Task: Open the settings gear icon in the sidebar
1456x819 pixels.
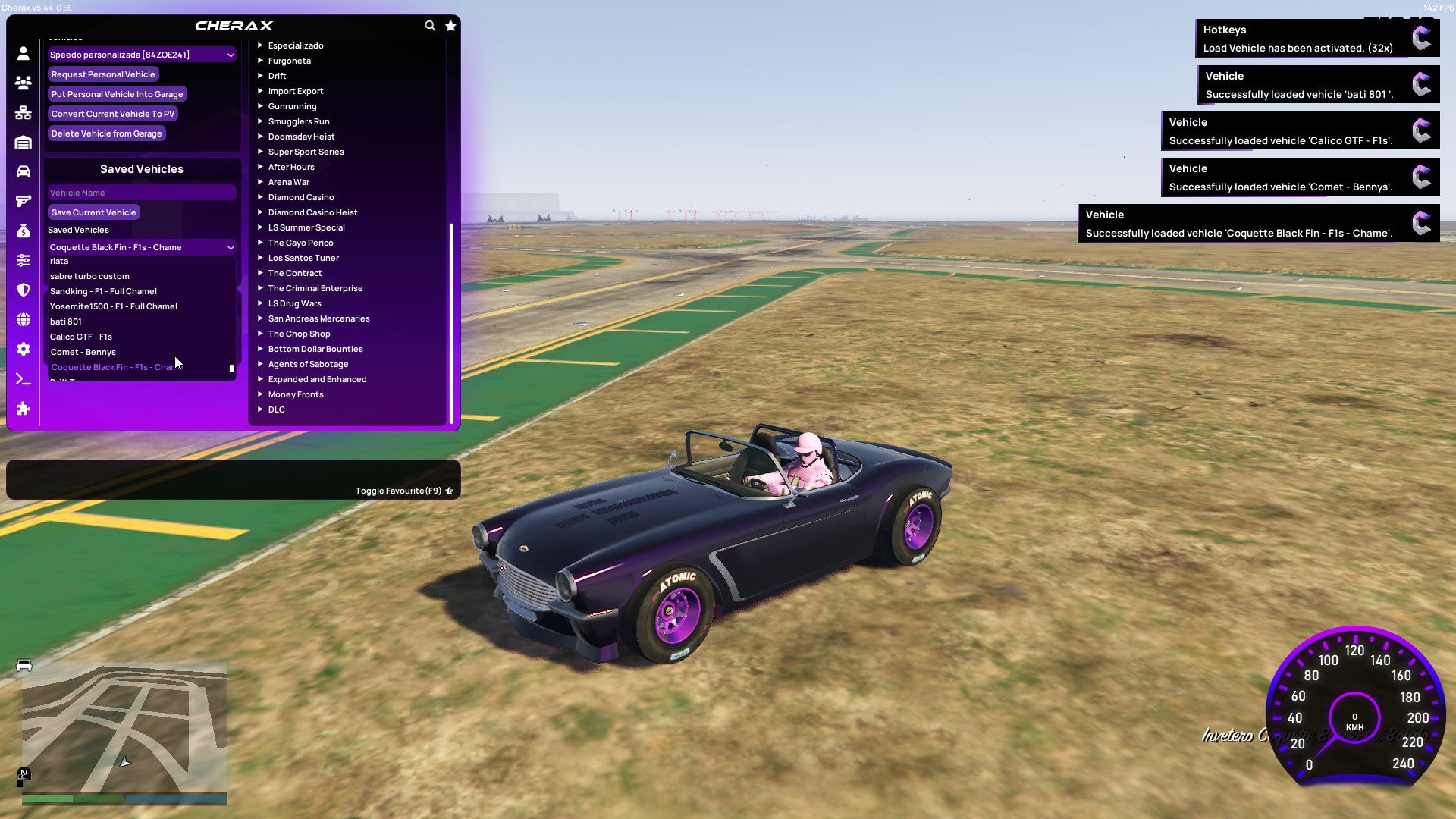Action: click(x=23, y=349)
